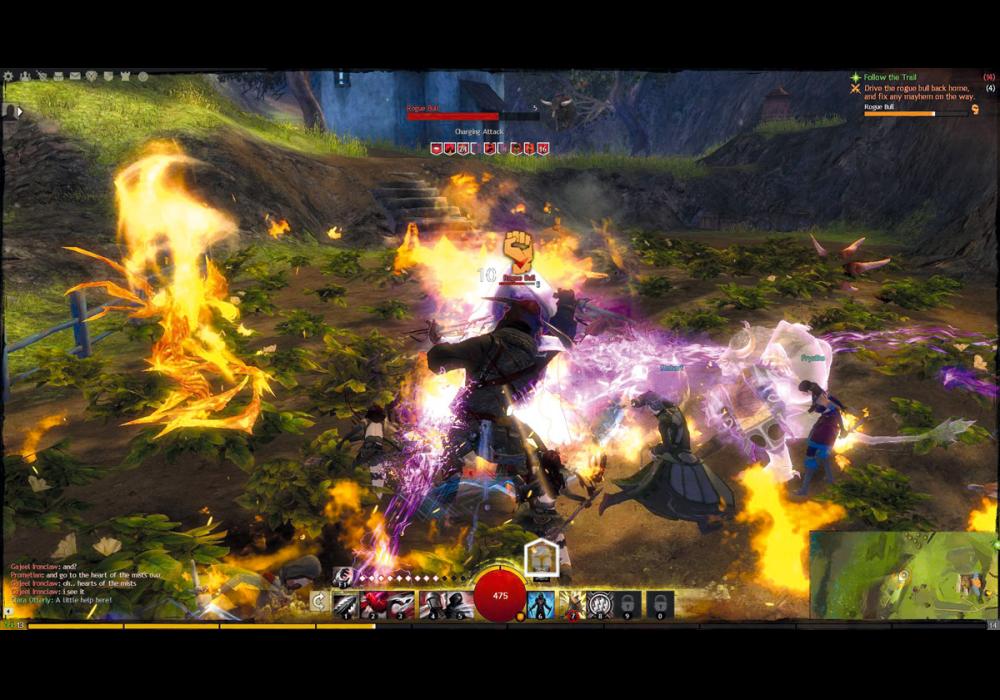Open the World vs World castle icon
Screen dimensions: 1000x700
(125, 76)
